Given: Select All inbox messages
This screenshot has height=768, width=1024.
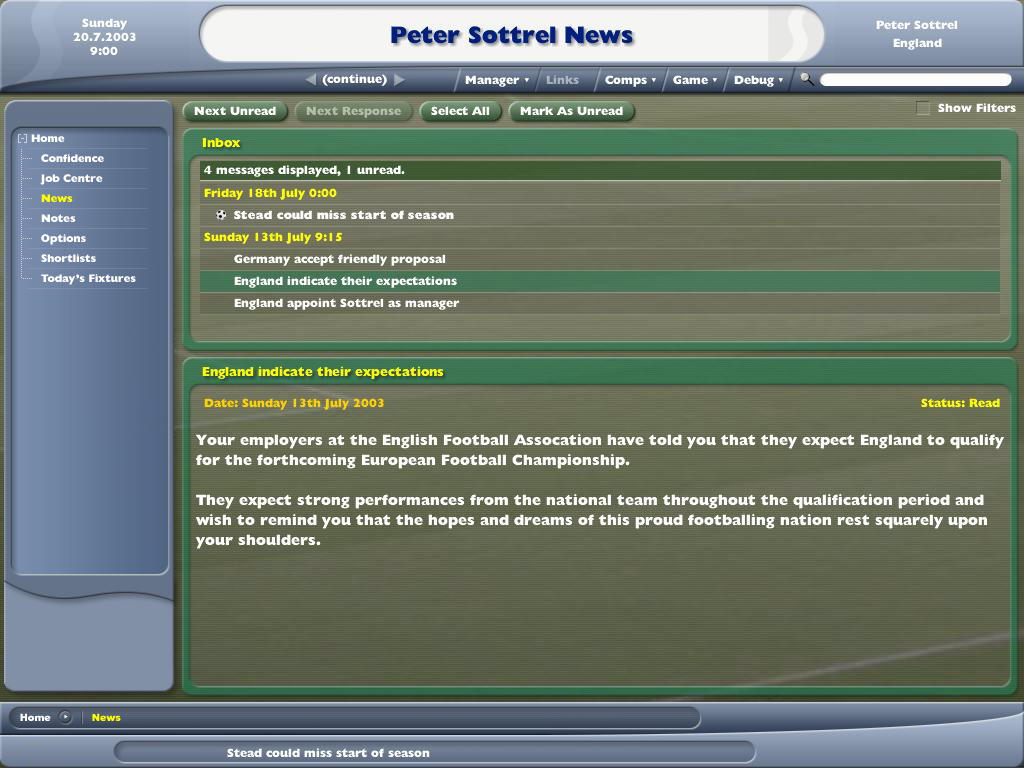Looking at the screenshot, I should coord(460,111).
